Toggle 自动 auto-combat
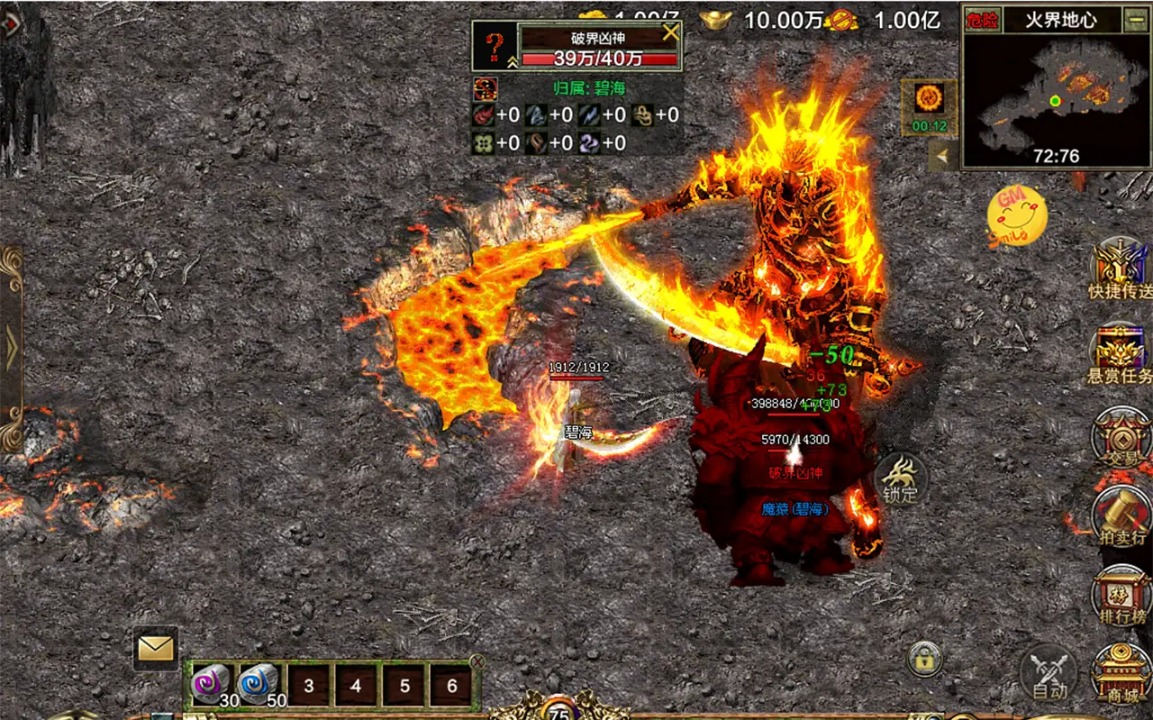 (1048, 673)
